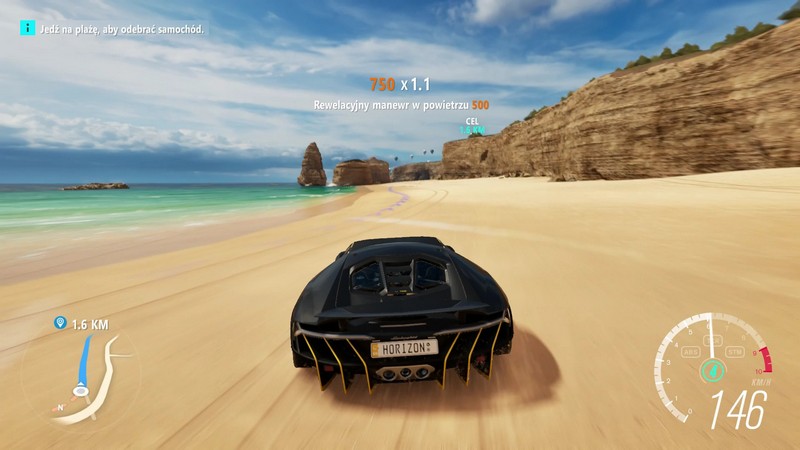Toggle the STM indicator on the tachometer
This screenshot has height=450, width=800.
click(x=735, y=352)
